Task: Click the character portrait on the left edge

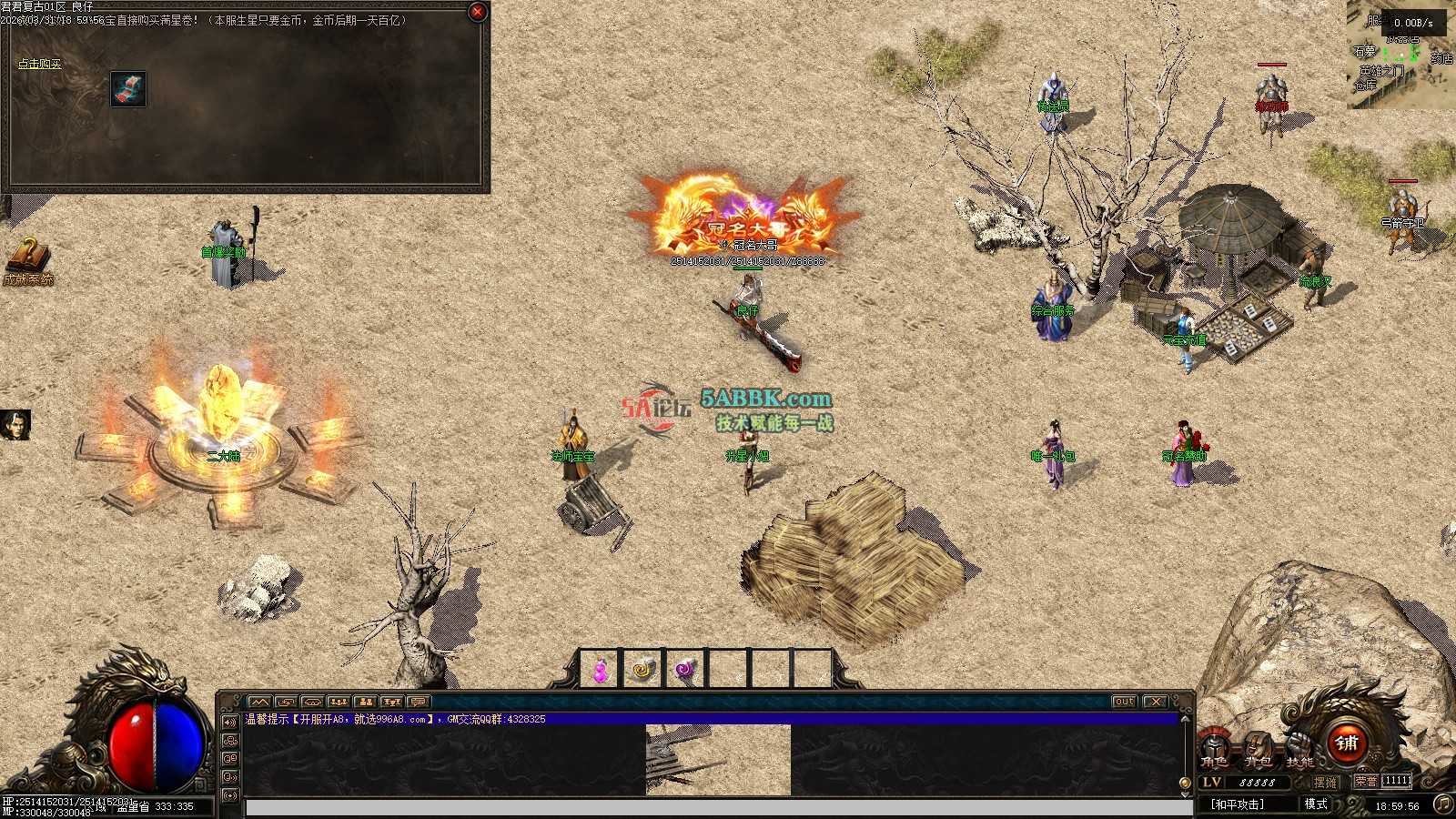Action: point(15,424)
